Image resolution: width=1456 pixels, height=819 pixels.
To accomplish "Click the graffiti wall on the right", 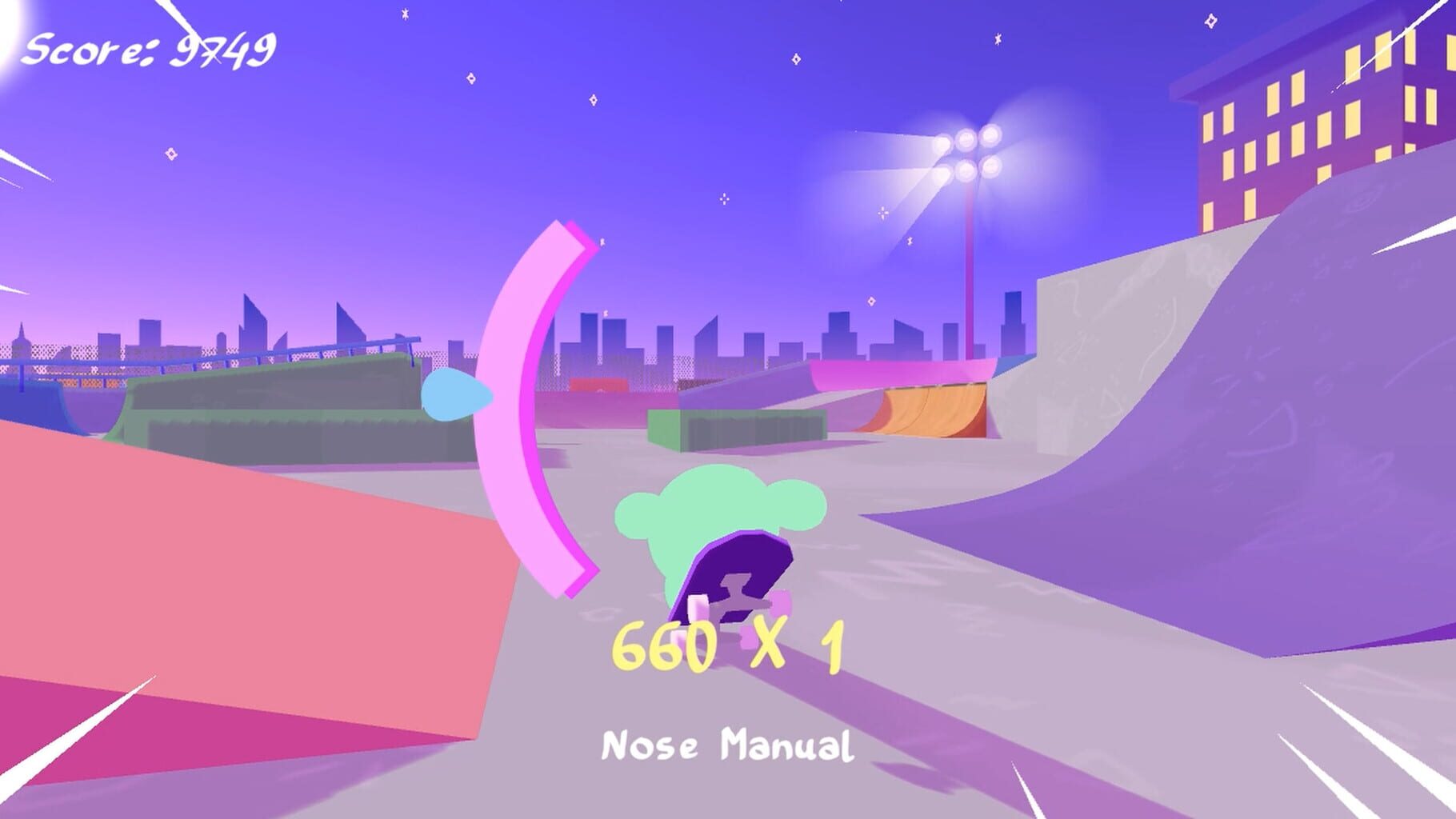I will tap(1160, 400).
